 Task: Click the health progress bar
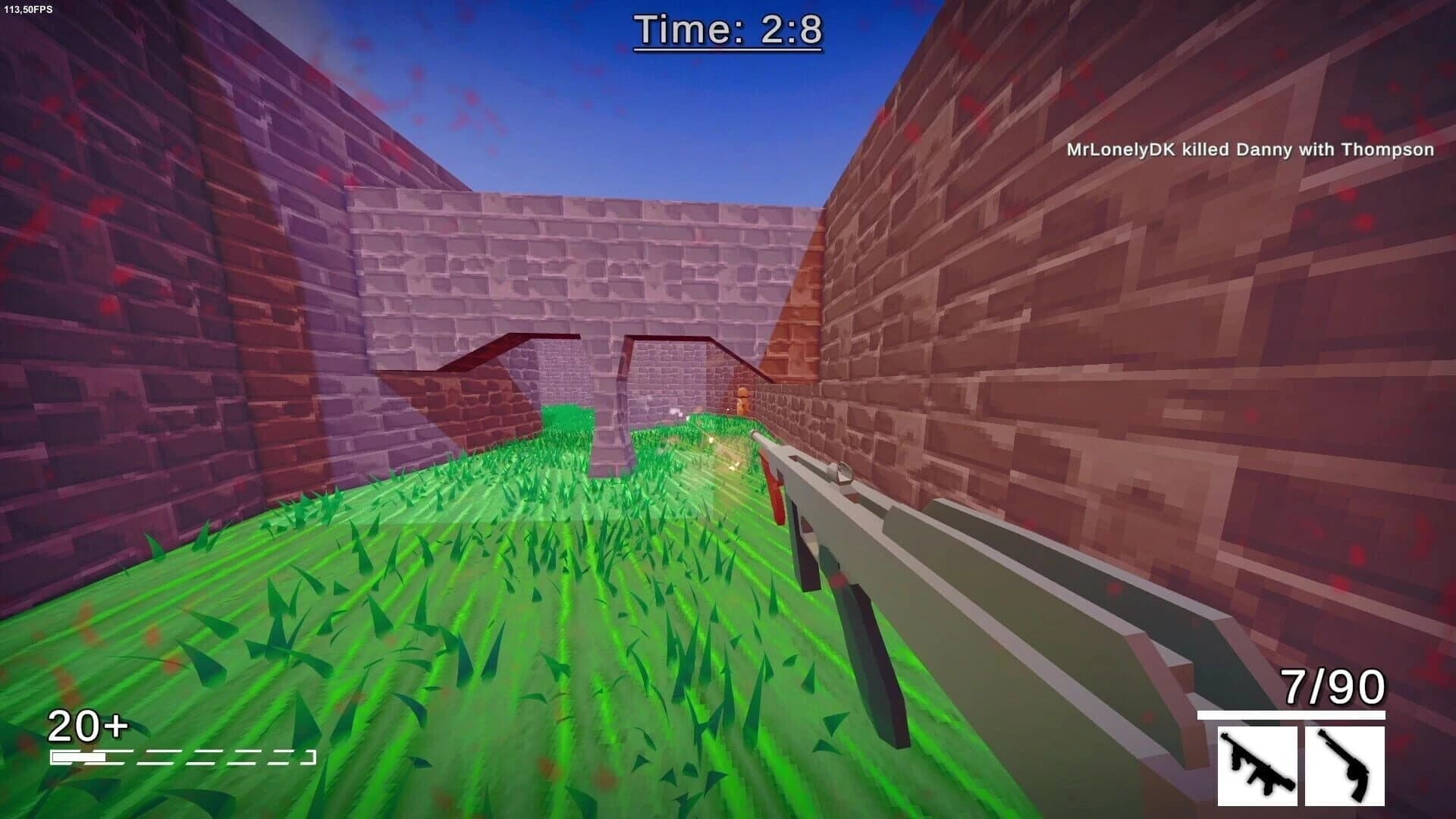pyautogui.click(x=182, y=756)
